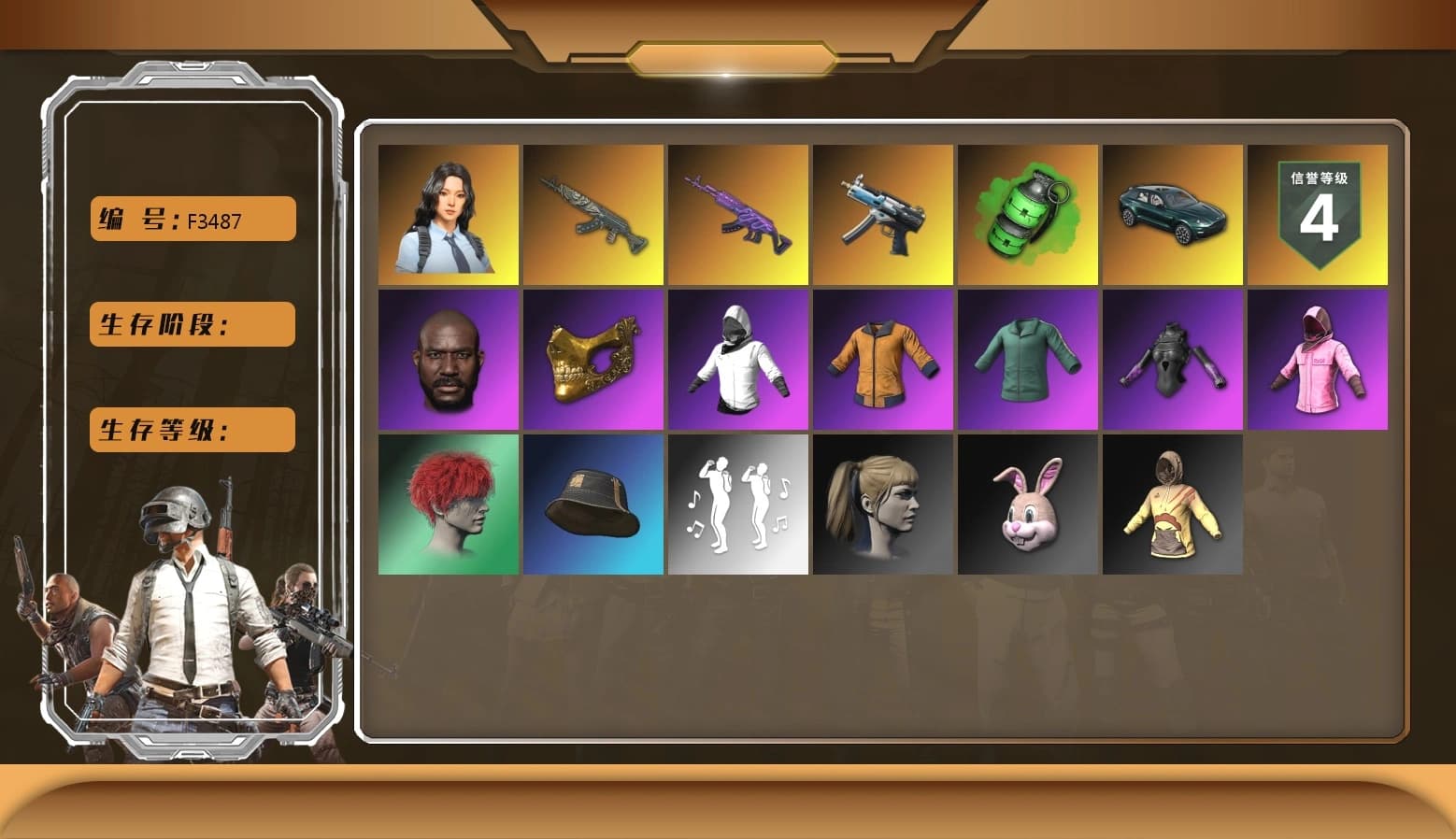Open the 生存阶段 survival stage panel
1456x839 pixels.
pyautogui.click(x=191, y=324)
